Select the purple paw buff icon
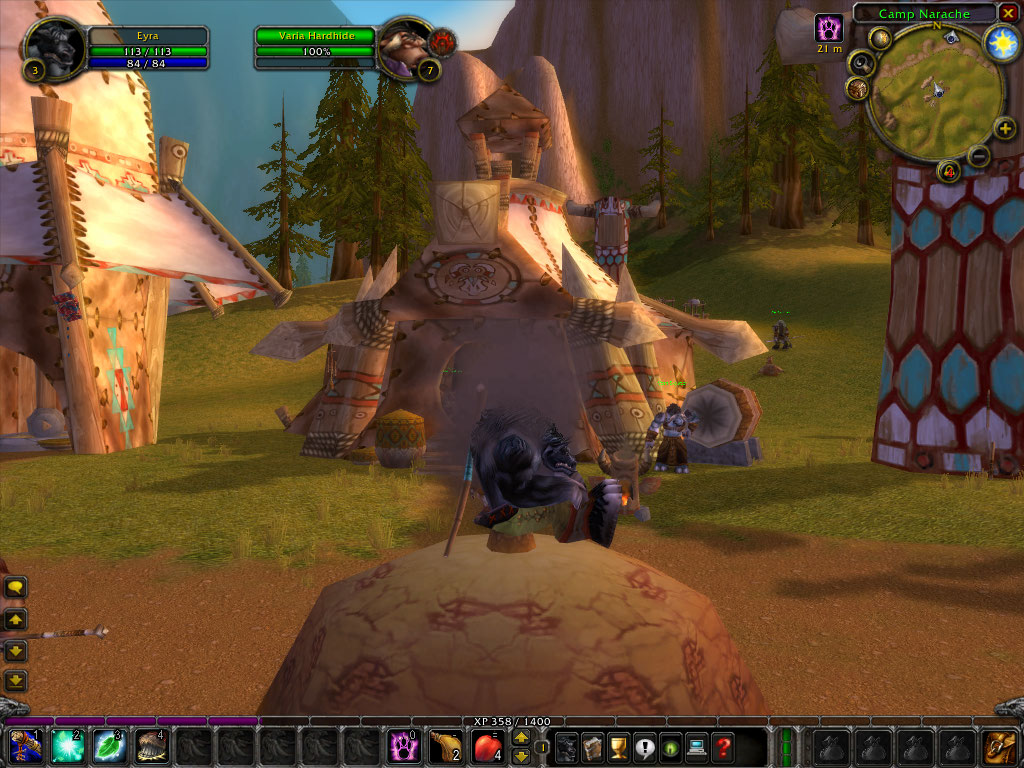The height and width of the screenshot is (768, 1024). click(829, 28)
